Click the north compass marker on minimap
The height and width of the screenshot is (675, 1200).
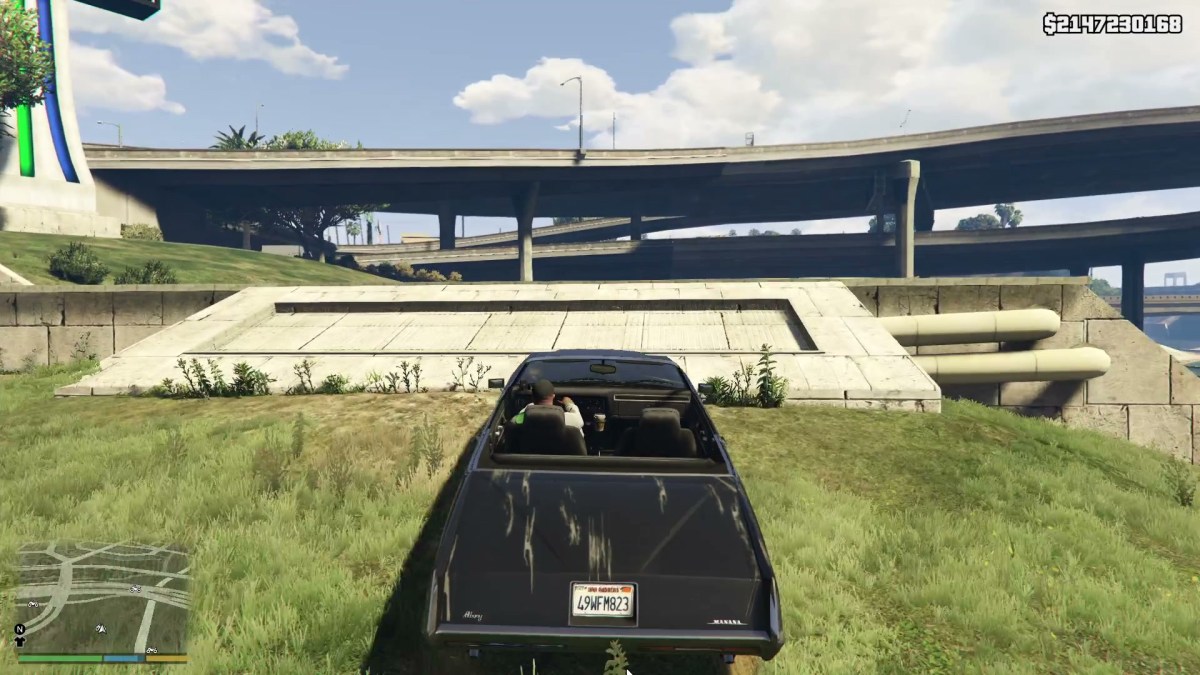pyautogui.click(x=19, y=629)
